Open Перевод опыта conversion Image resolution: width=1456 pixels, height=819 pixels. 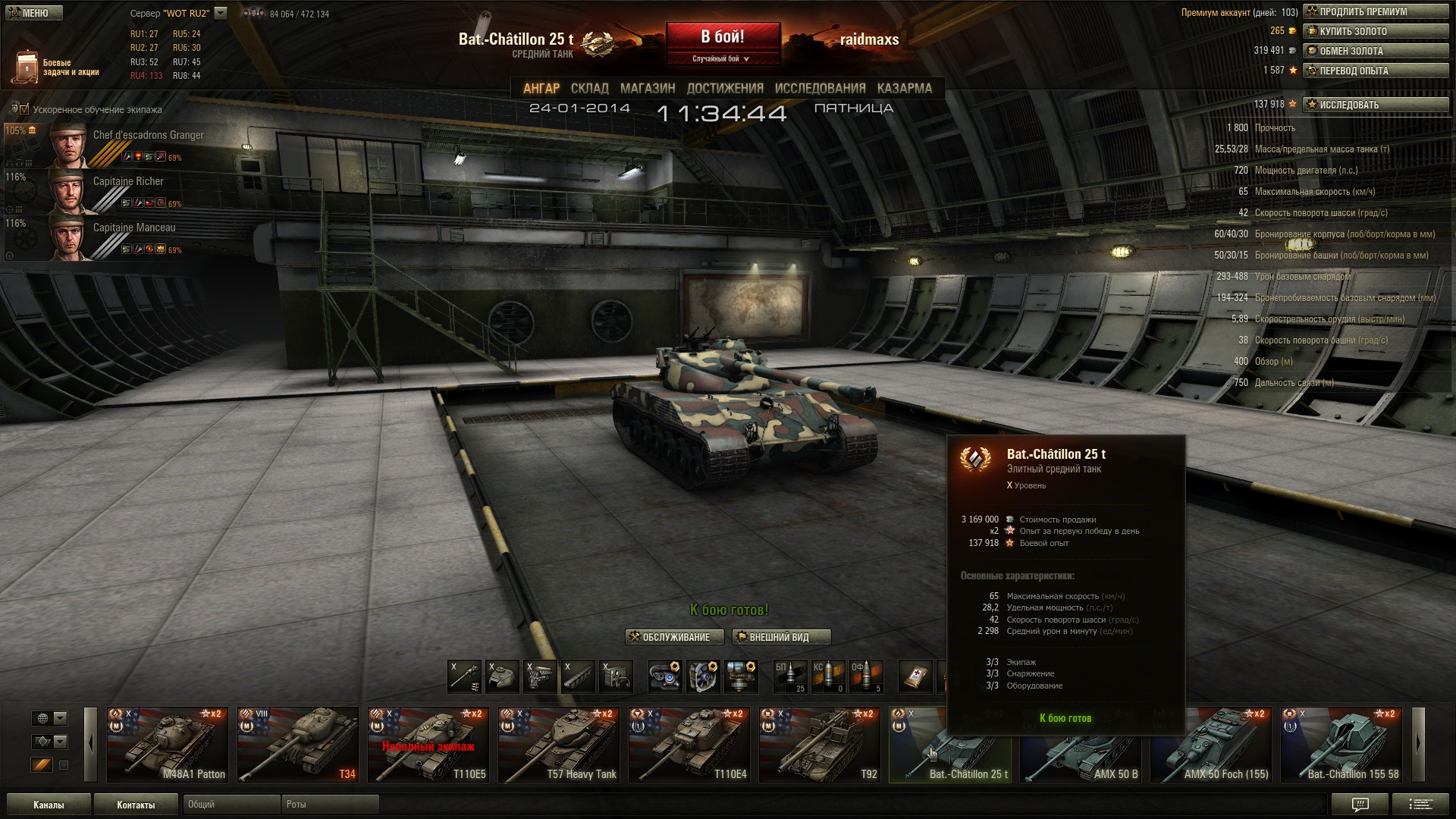1375,71
